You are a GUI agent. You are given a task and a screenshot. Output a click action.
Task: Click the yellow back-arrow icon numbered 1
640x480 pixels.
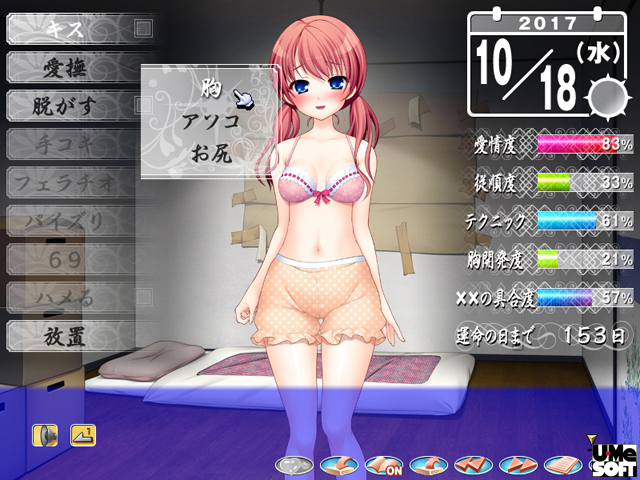(83, 435)
